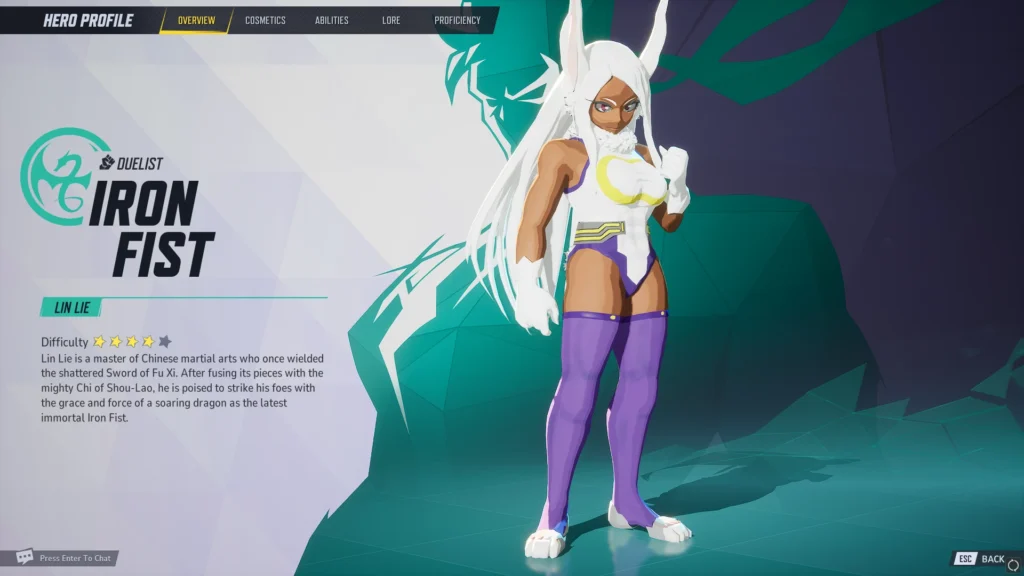Switch to the Overview tab
The height and width of the screenshot is (576, 1024).
pos(196,20)
